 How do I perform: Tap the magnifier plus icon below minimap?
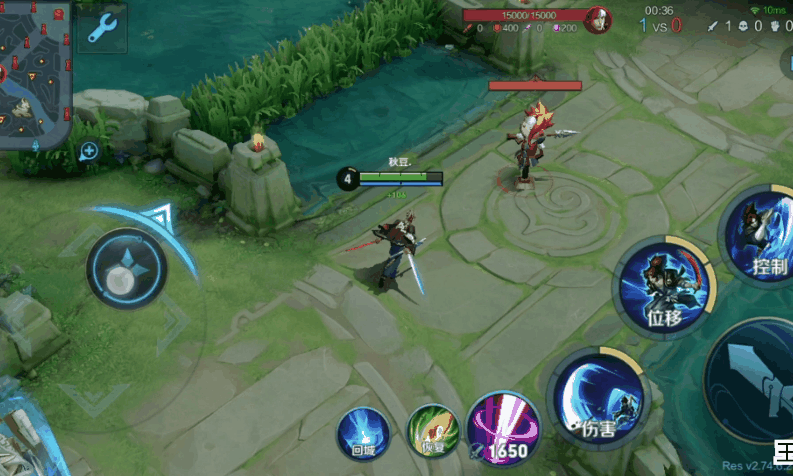pyautogui.click(x=89, y=151)
